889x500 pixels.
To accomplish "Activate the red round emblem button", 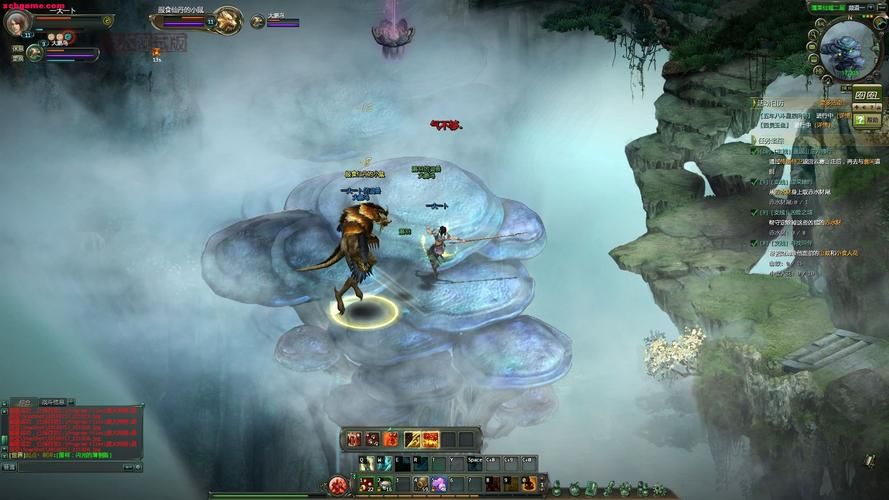I will (x=338, y=485).
